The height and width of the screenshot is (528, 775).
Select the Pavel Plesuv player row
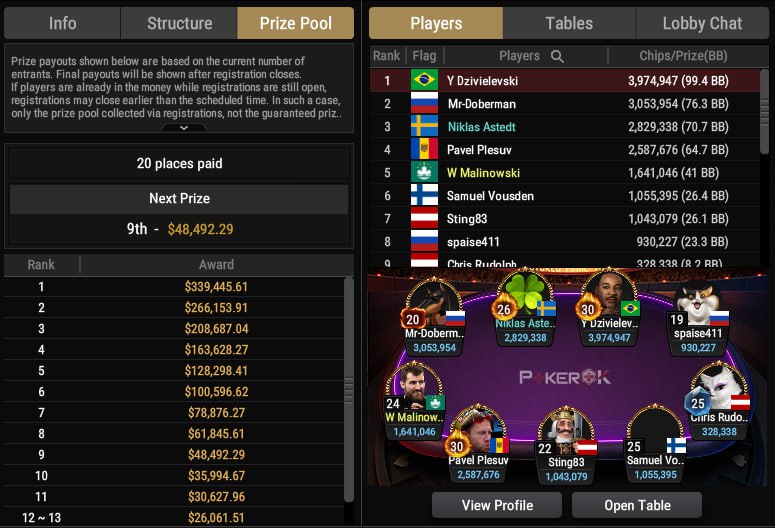(565, 149)
